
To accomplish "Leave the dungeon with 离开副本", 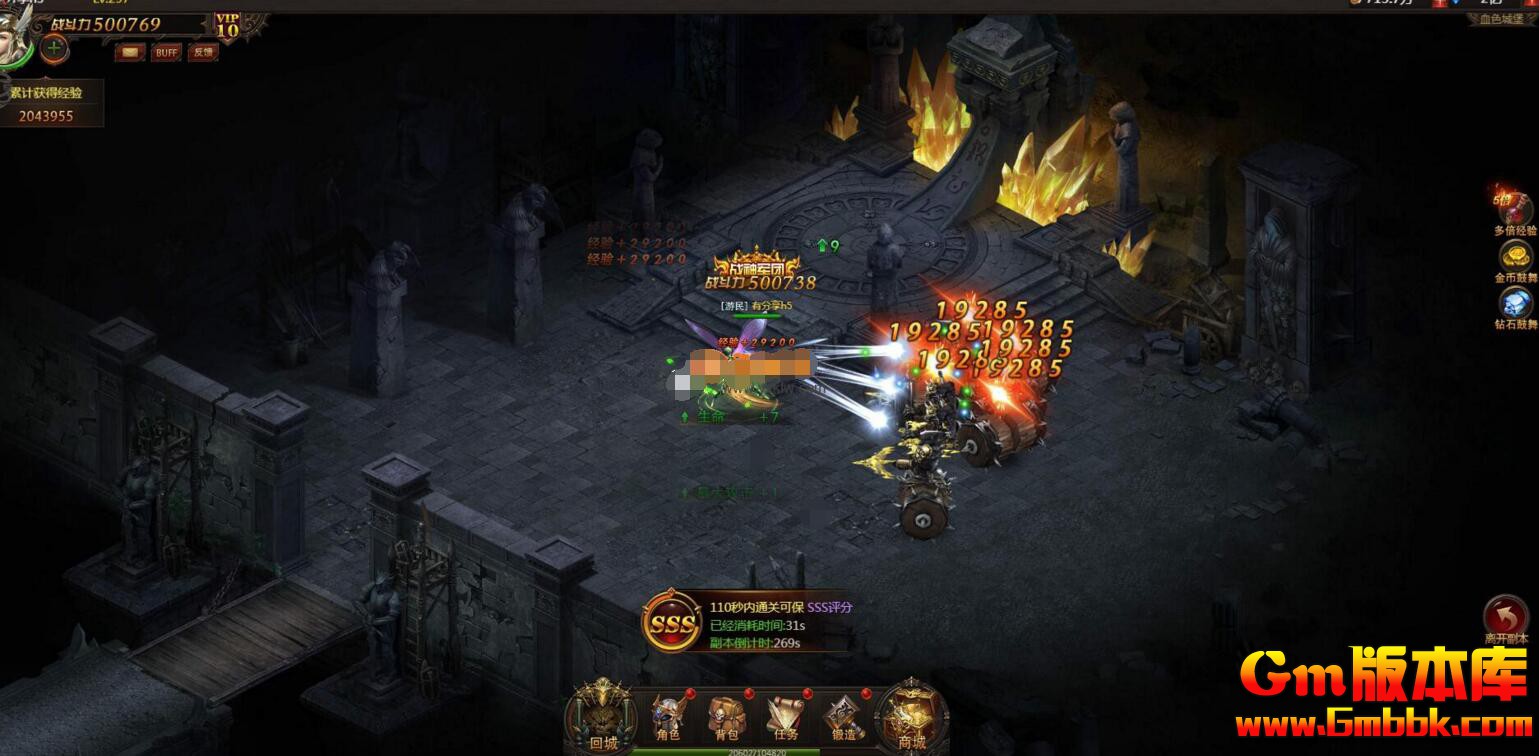I will tap(1504, 619).
